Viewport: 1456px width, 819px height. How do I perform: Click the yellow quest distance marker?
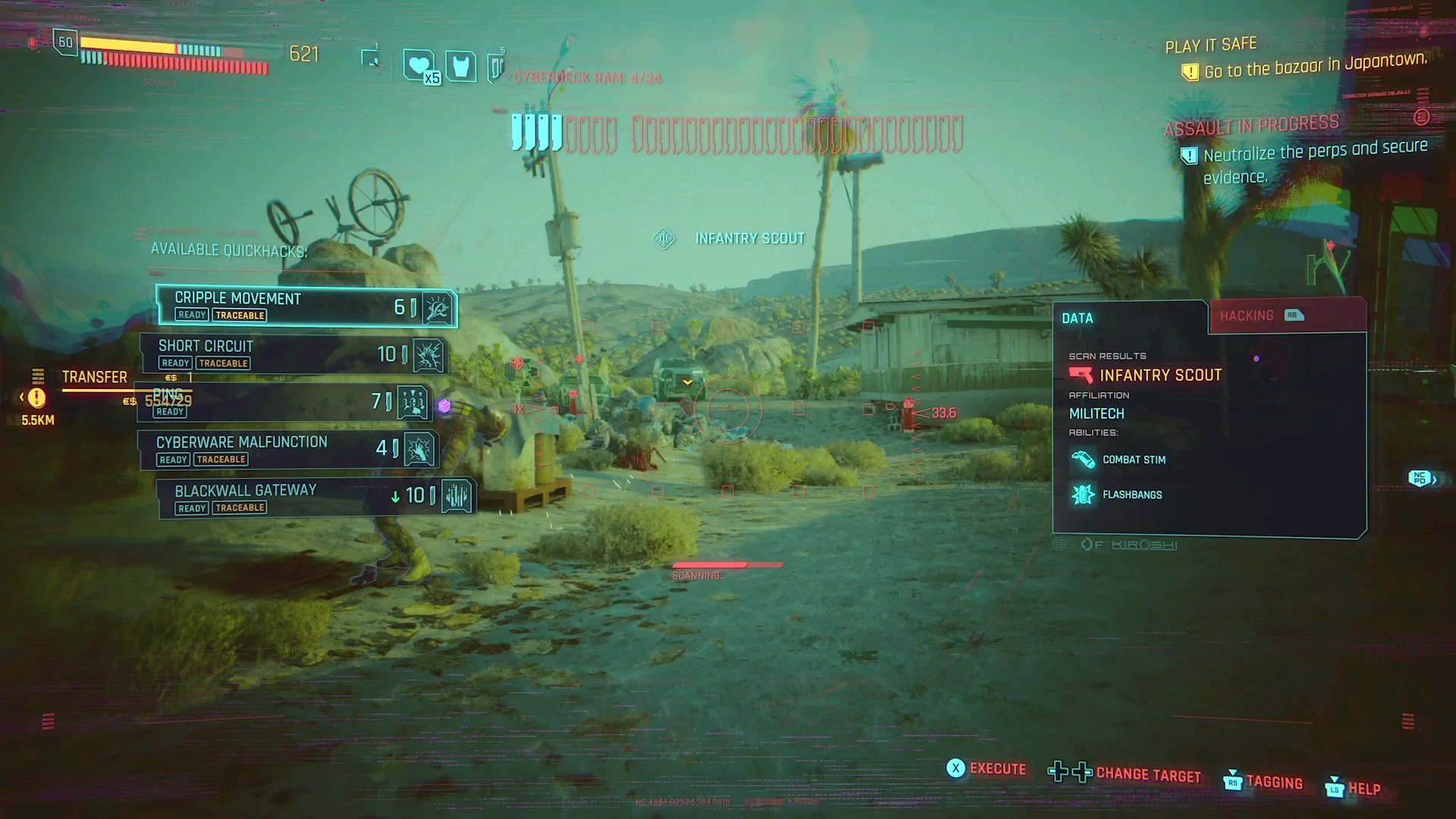coord(36,398)
